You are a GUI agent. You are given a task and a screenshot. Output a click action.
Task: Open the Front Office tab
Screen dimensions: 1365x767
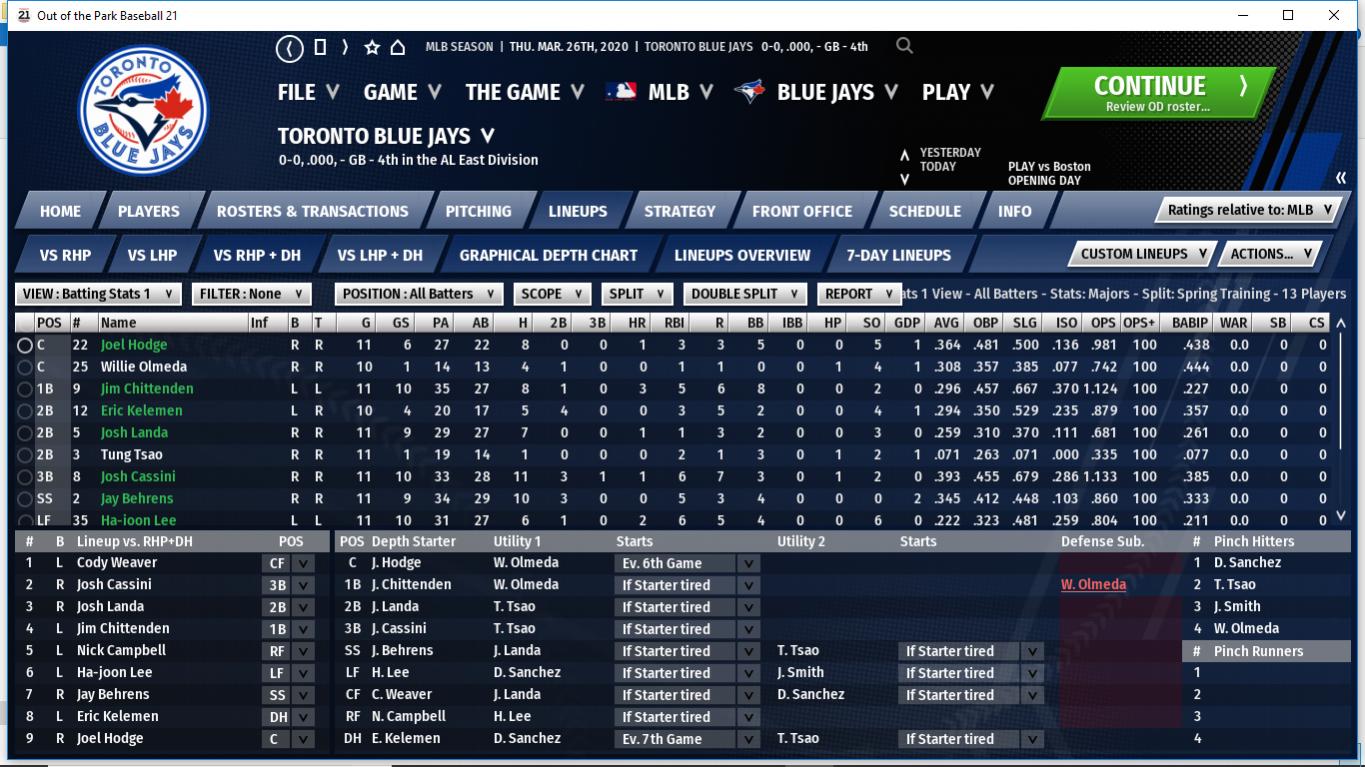tap(802, 211)
